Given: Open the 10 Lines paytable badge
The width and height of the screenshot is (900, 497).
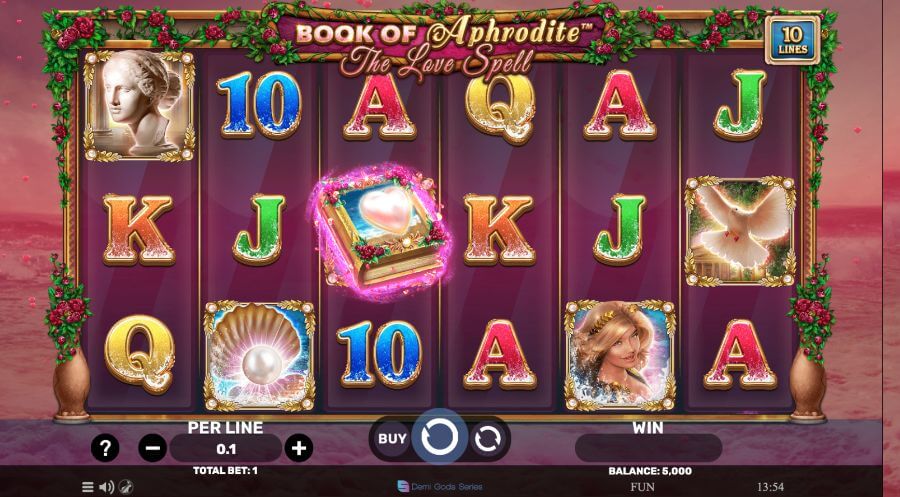Looking at the screenshot, I should pyautogui.click(x=792, y=40).
